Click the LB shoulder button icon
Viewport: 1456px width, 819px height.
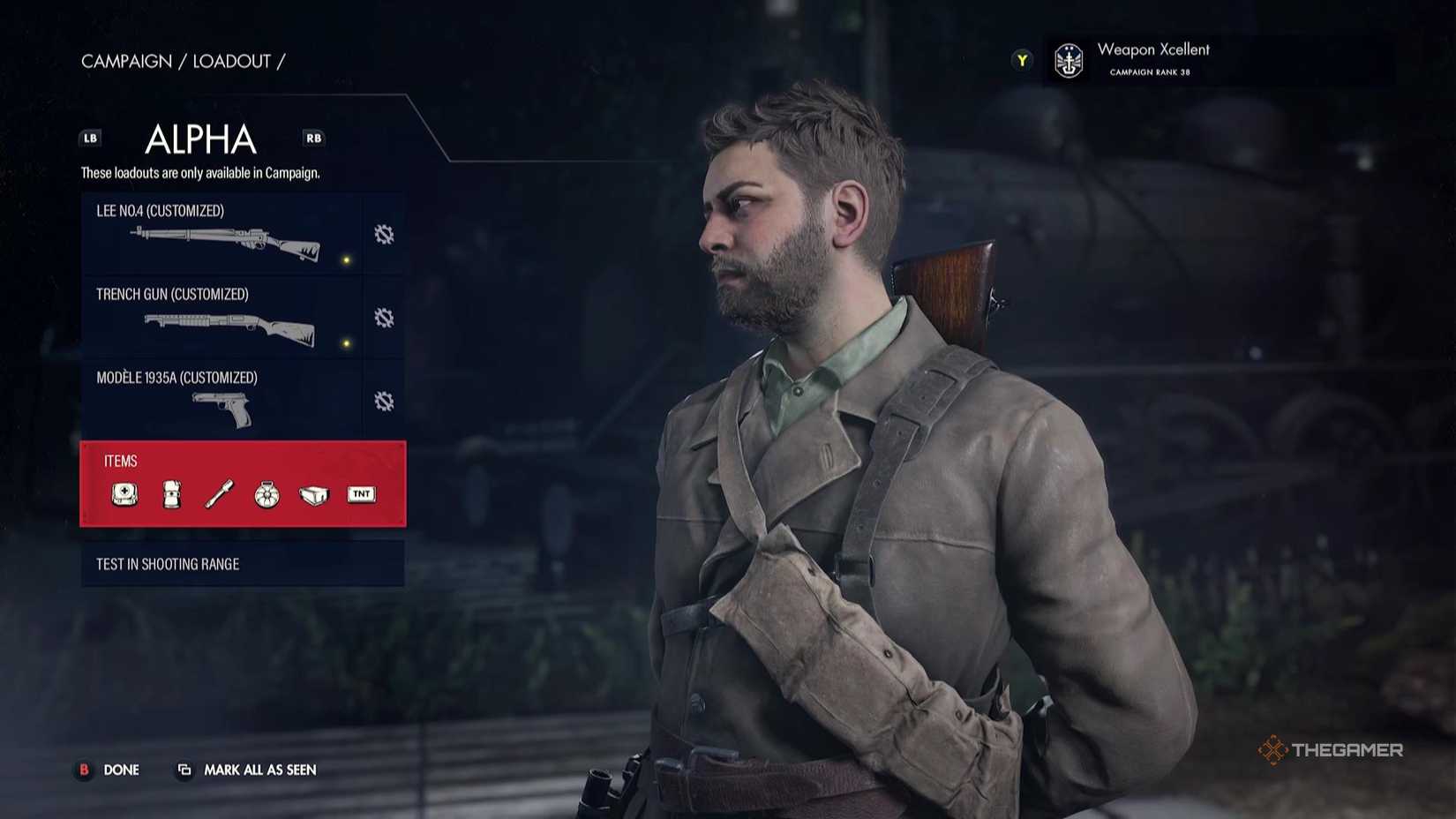(89, 138)
